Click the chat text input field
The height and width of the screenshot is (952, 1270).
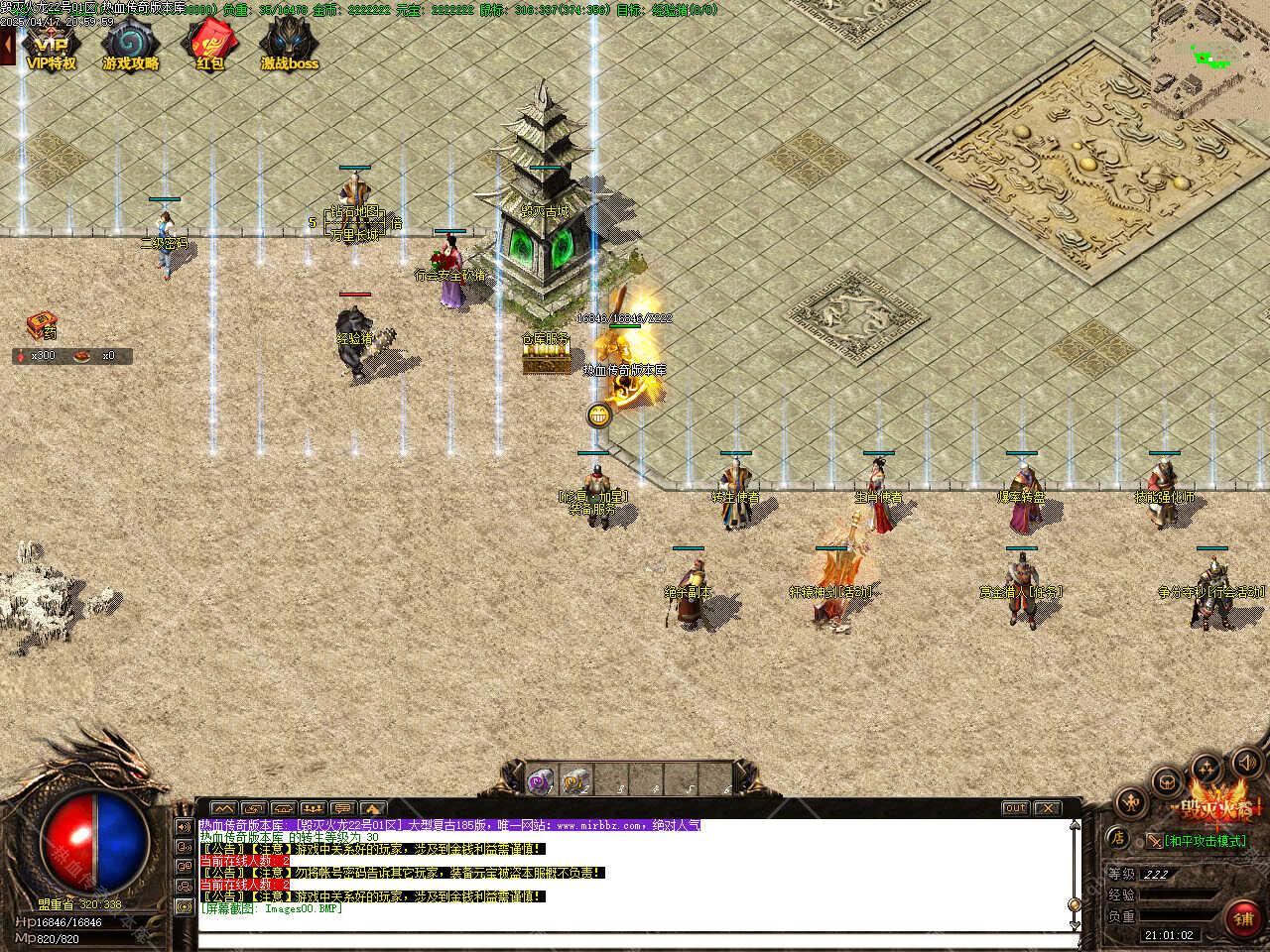click(635, 939)
